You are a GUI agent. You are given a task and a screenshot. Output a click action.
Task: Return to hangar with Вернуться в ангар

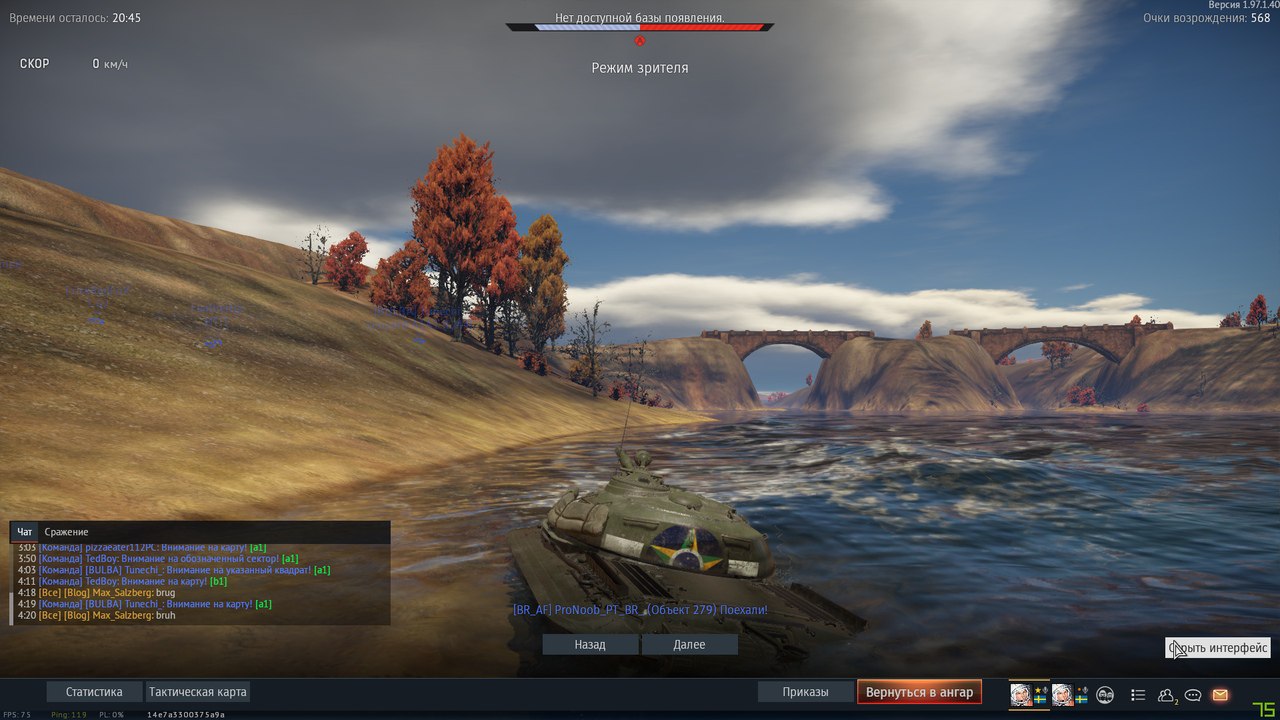[x=919, y=692]
